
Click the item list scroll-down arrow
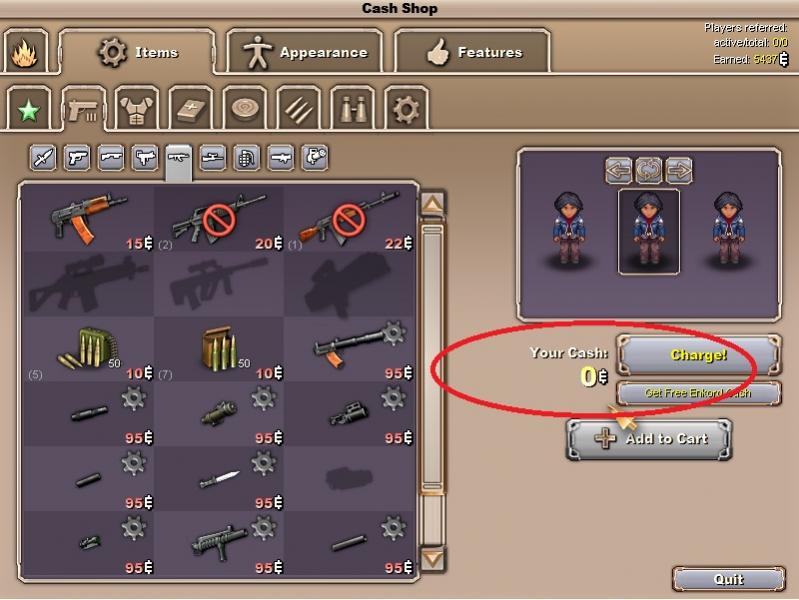point(432,558)
